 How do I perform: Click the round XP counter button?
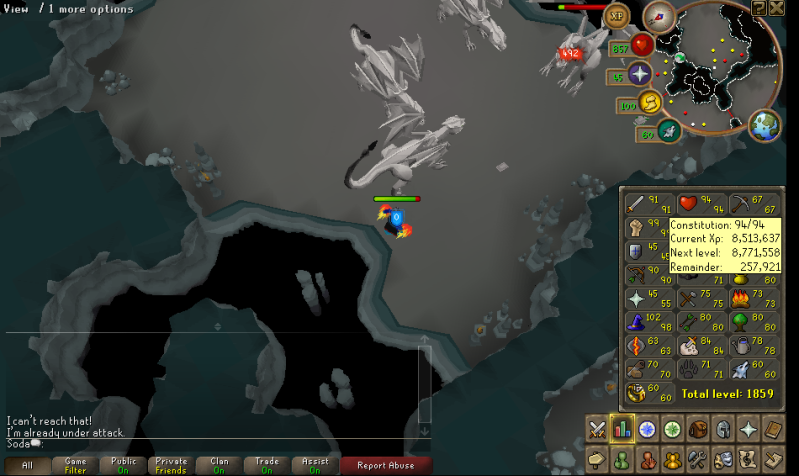coord(618,17)
